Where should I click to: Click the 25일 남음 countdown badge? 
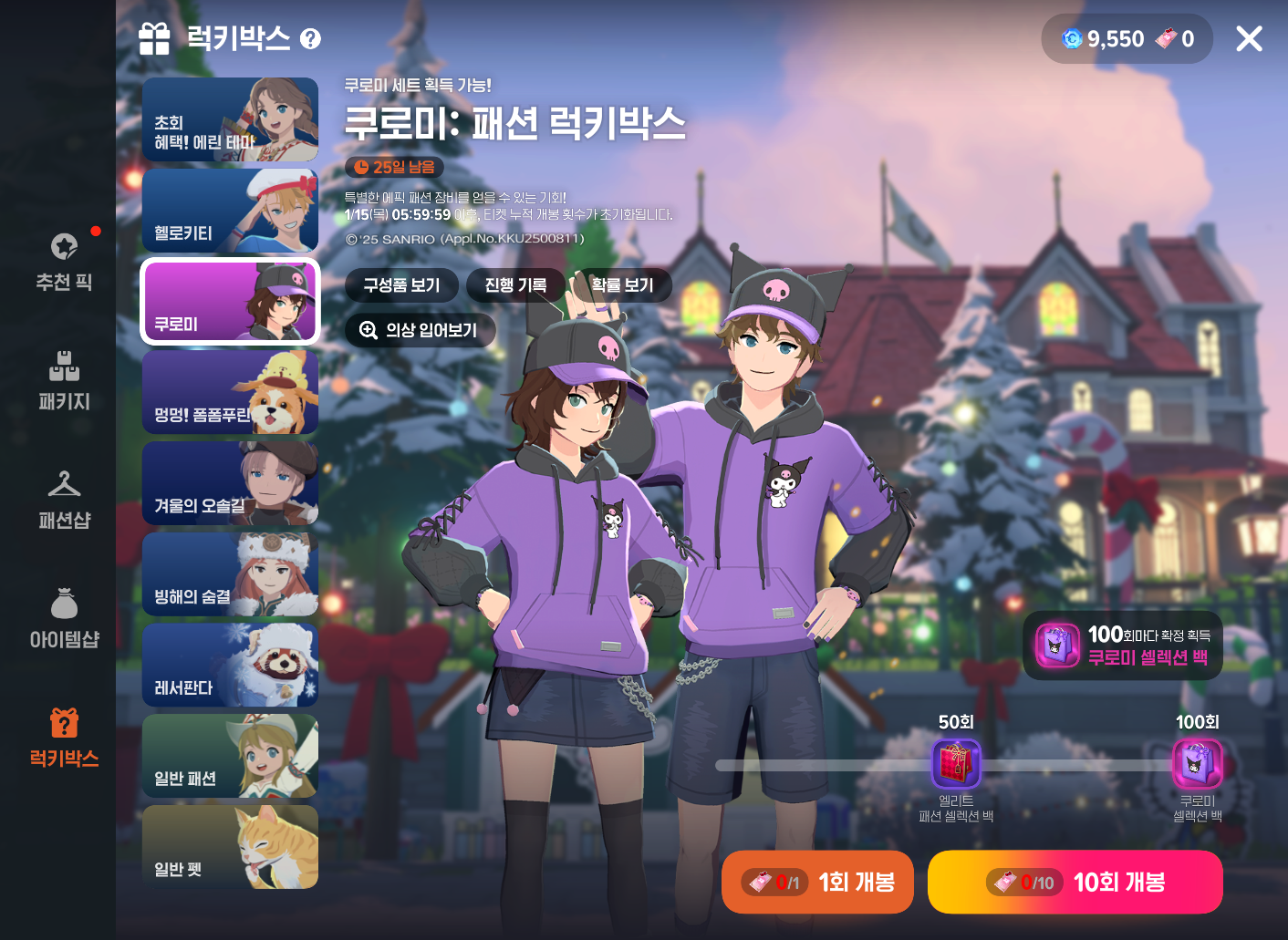(393, 167)
